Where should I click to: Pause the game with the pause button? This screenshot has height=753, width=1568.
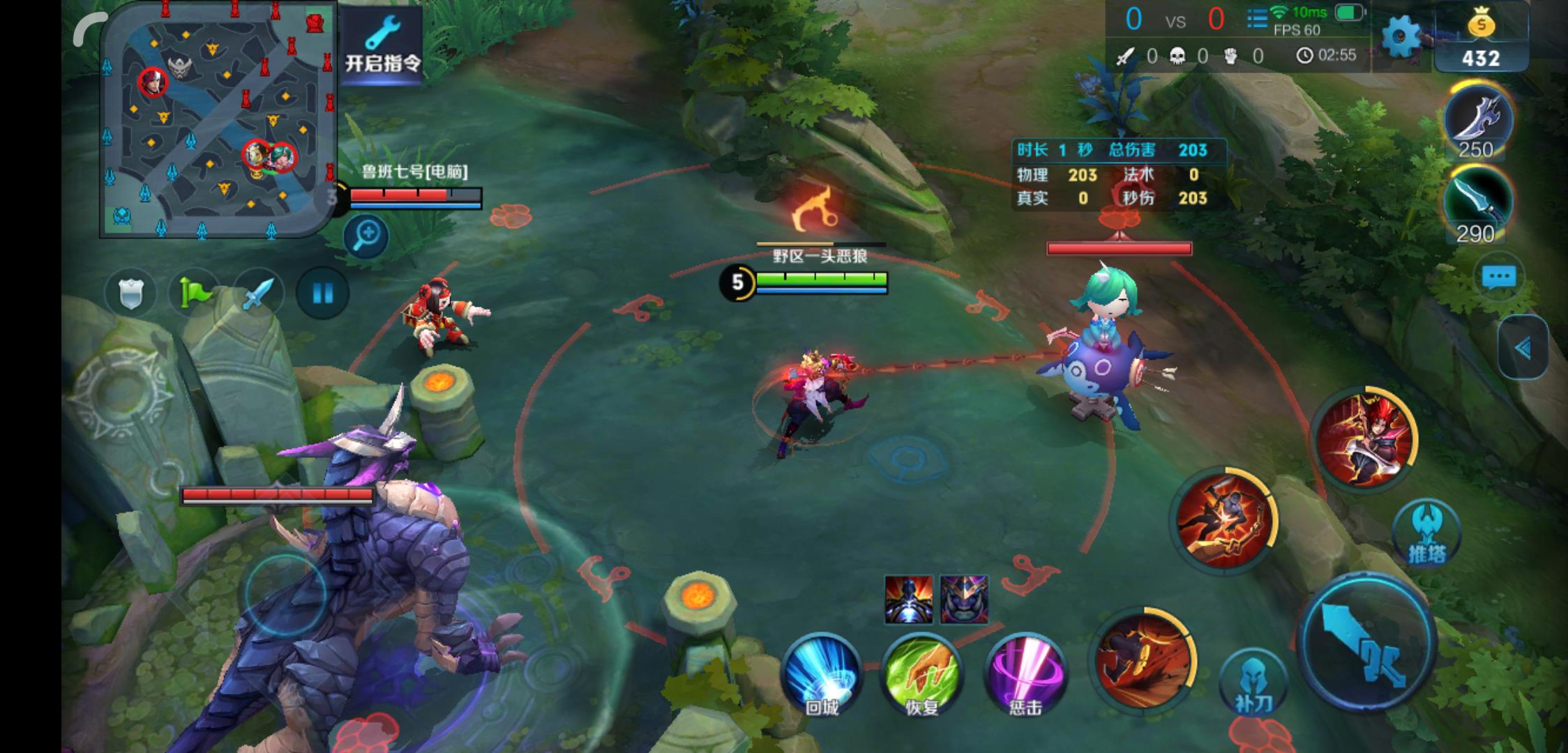pyautogui.click(x=322, y=293)
